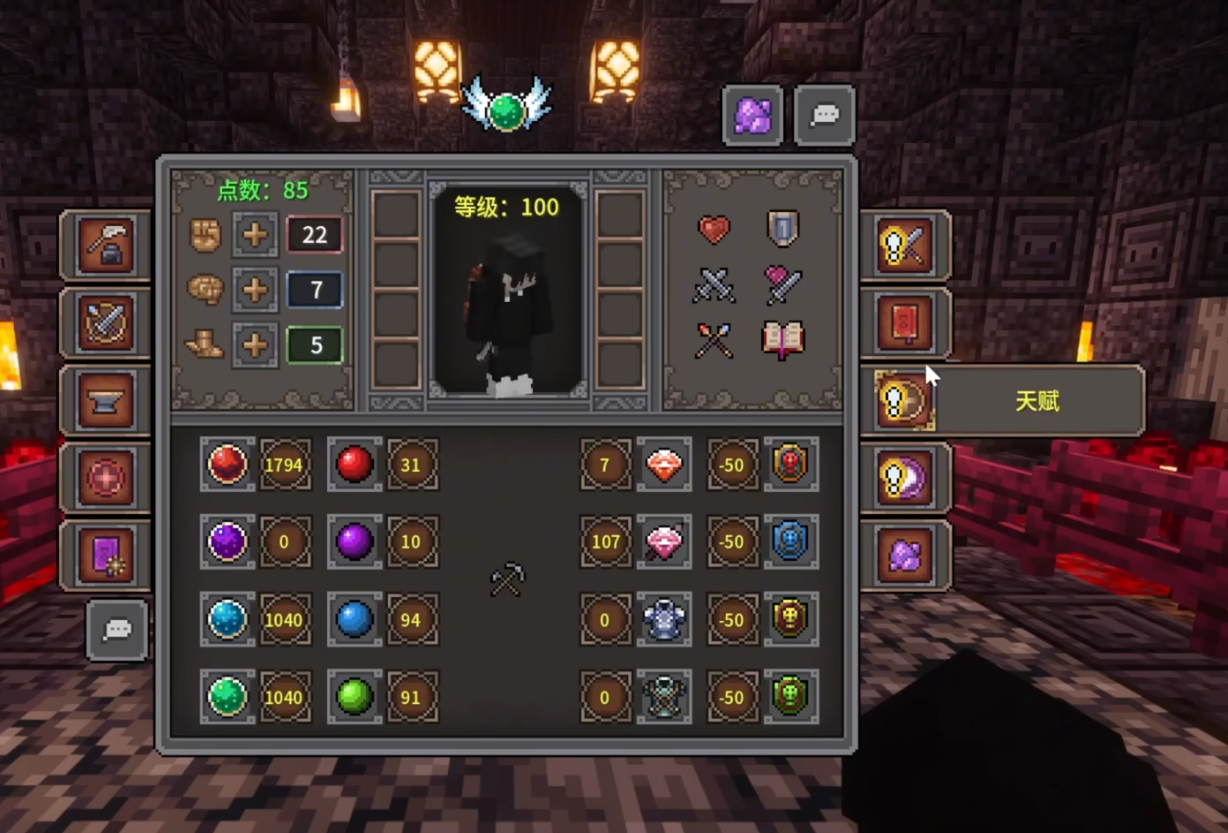
Task: Add a point to the fist strength stat
Action: click(255, 235)
